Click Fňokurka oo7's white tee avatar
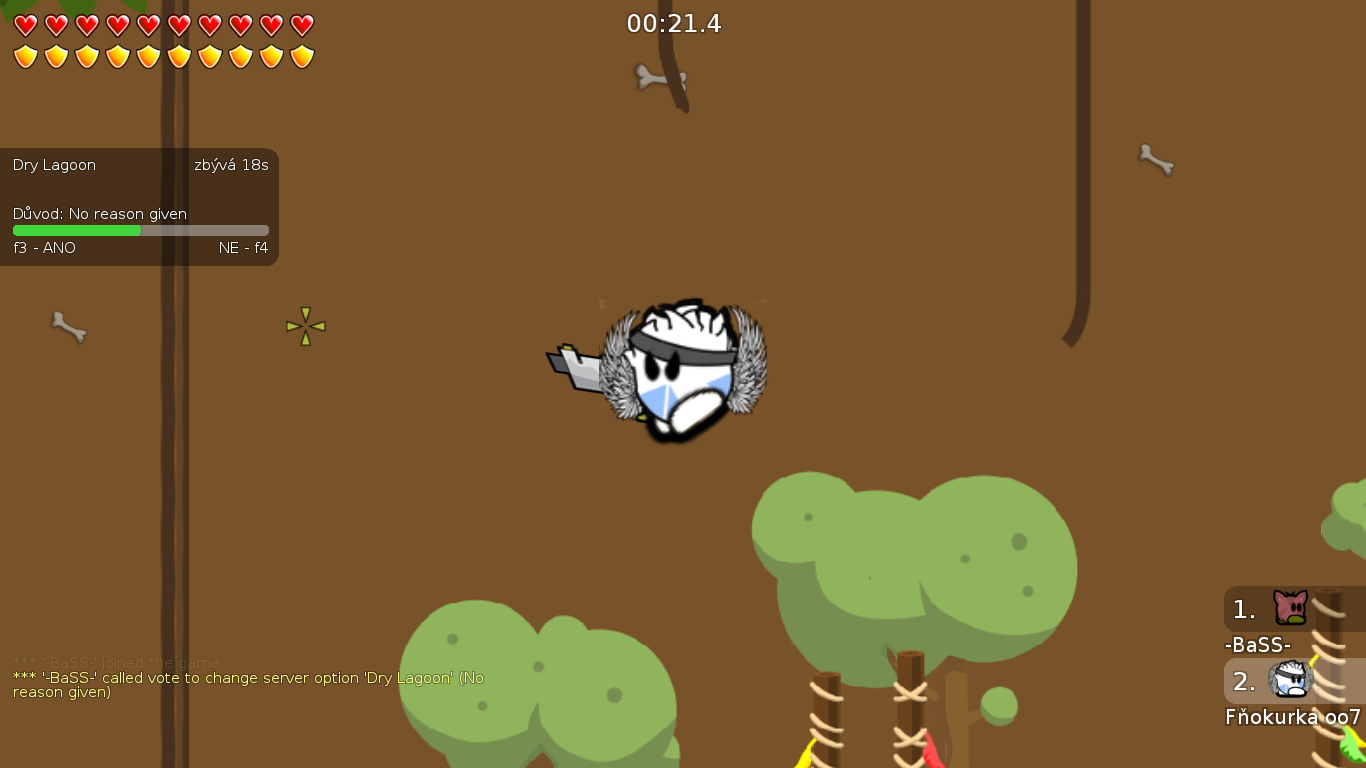The image size is (1366, 768). pyautogui.click(x=1288, y=679)
